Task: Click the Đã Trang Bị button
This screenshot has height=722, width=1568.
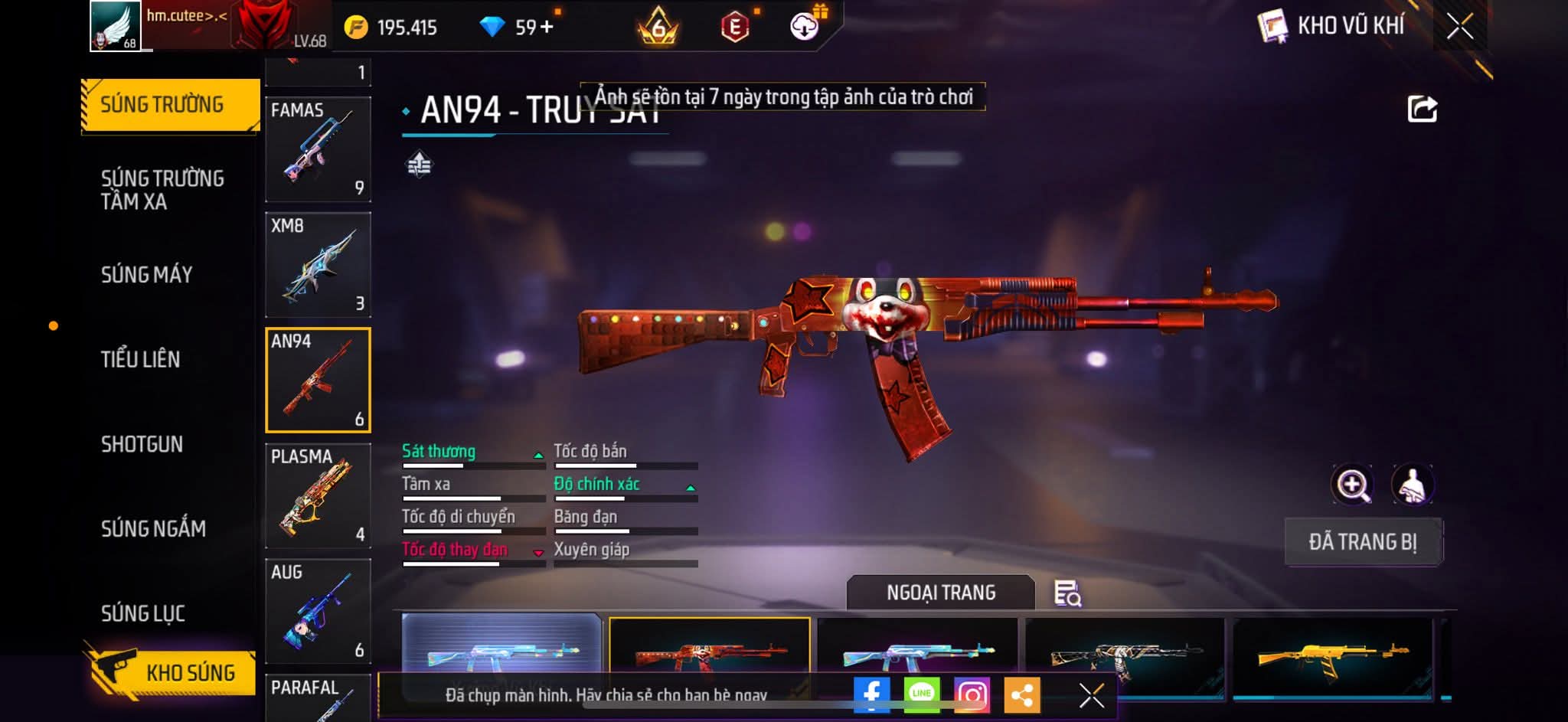Action: 1363,542
